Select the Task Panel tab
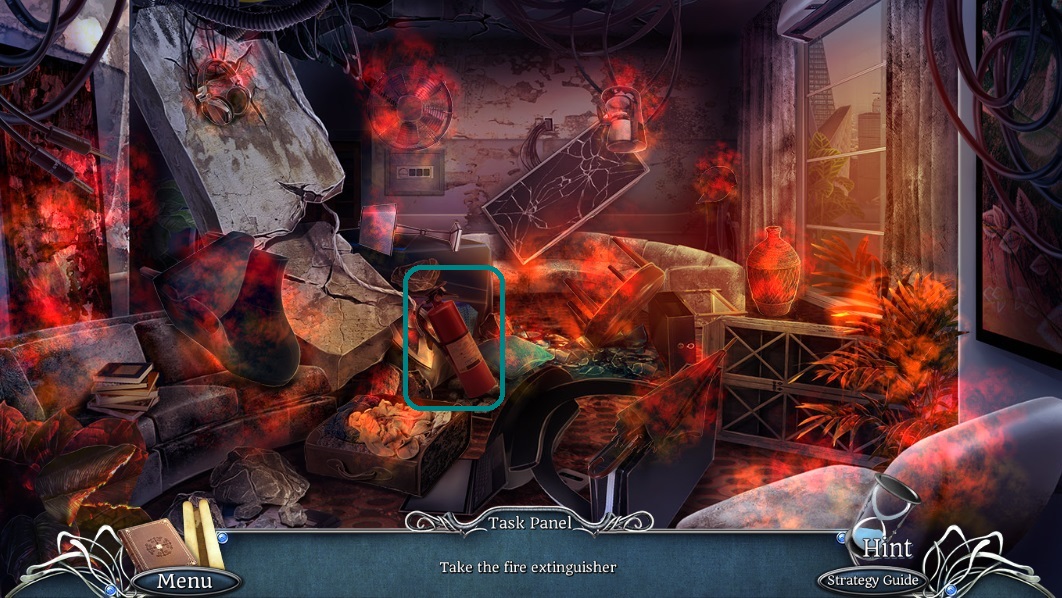 click(x=529, y=522)
